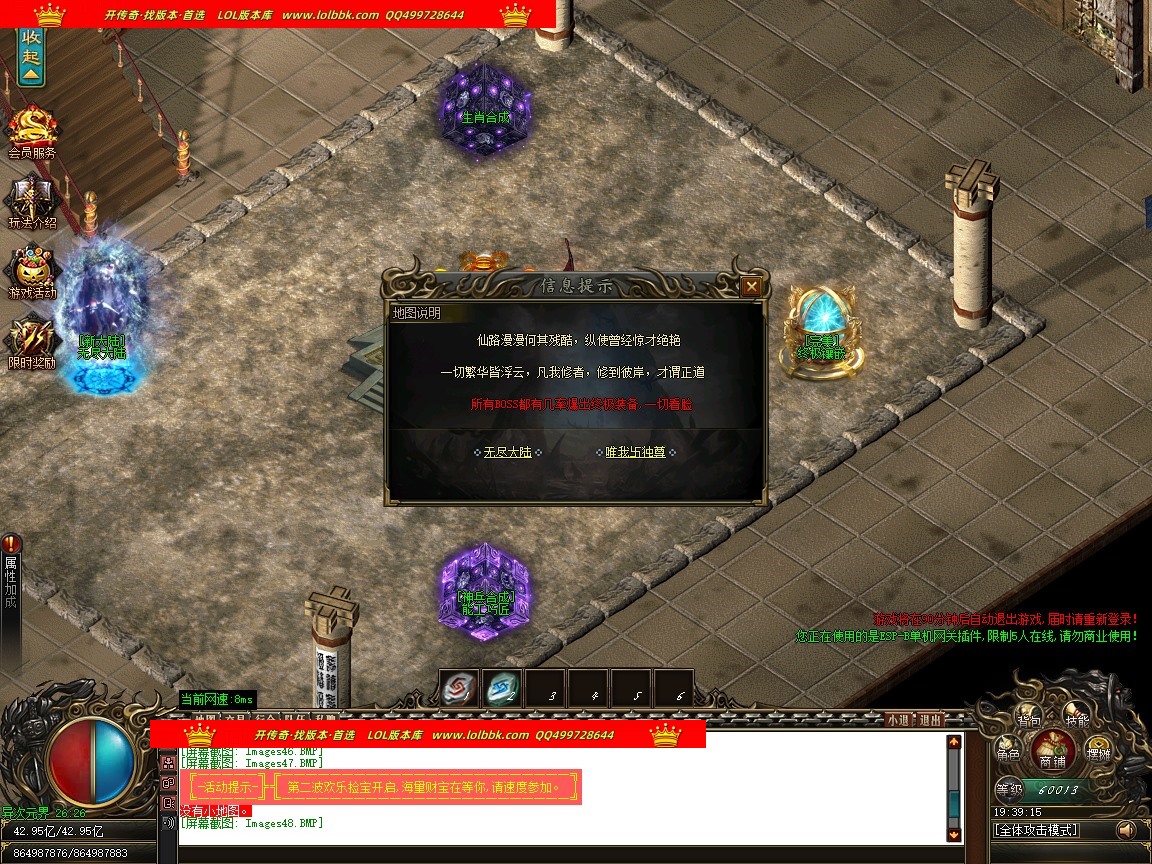The height and width of the screenshot is (864, 1152).
Task: Select the 唯我独尊 dialog option
Action: (x=635, y=452)
